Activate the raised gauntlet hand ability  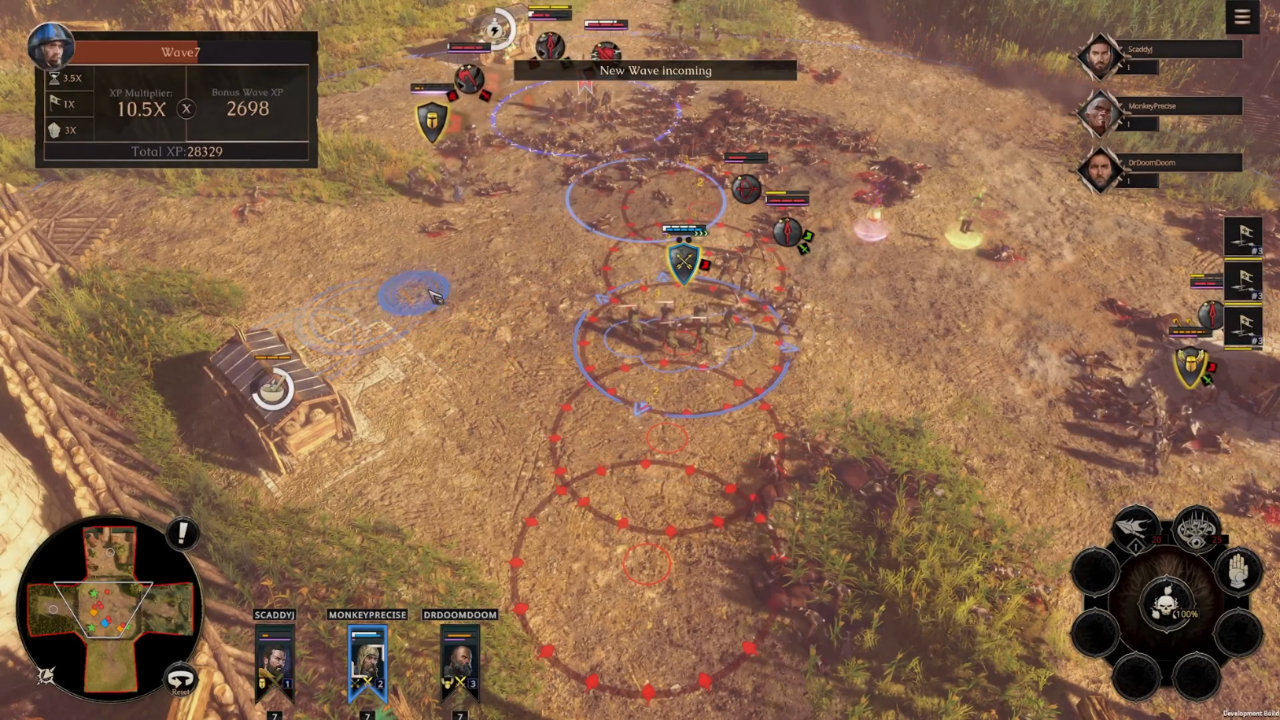1238,571
